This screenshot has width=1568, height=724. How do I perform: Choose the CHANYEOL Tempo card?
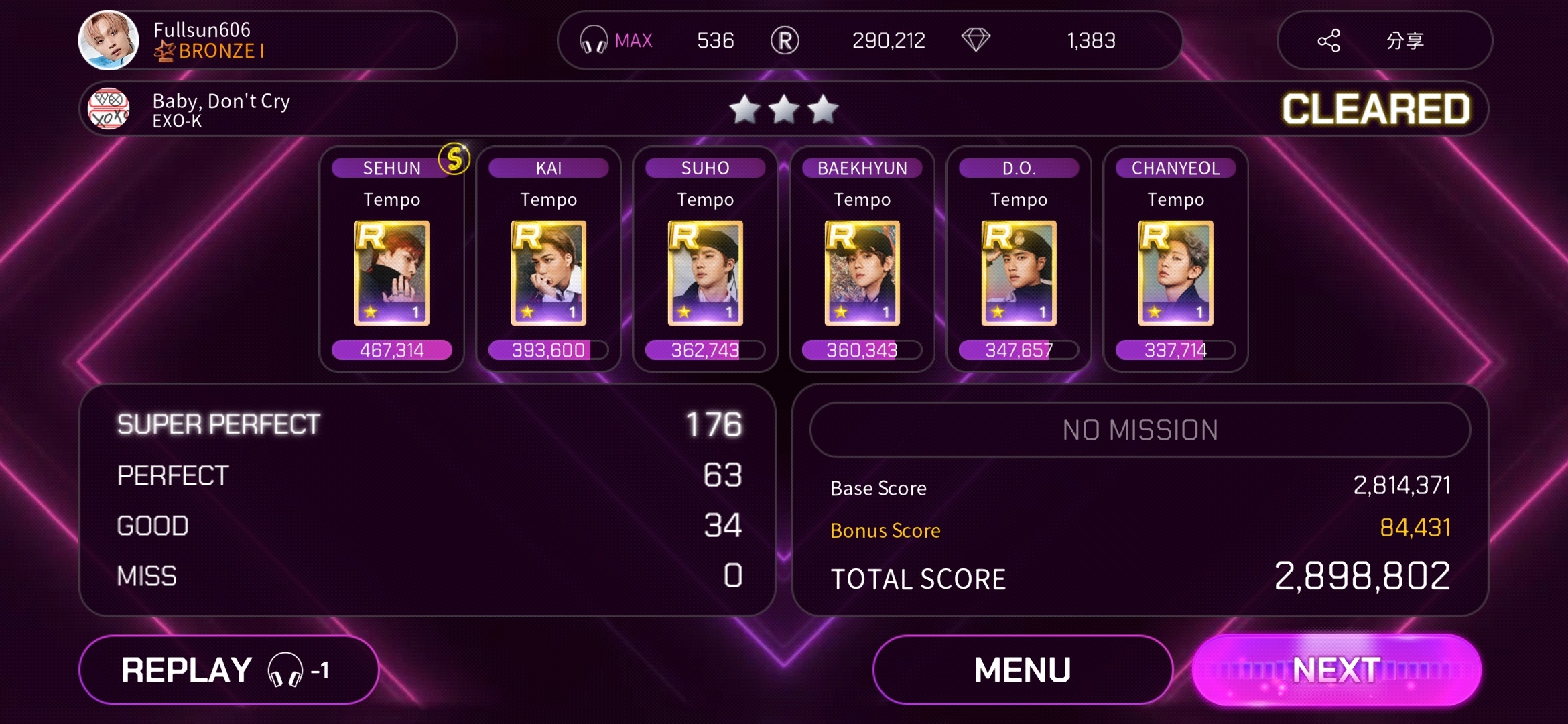1176,274
